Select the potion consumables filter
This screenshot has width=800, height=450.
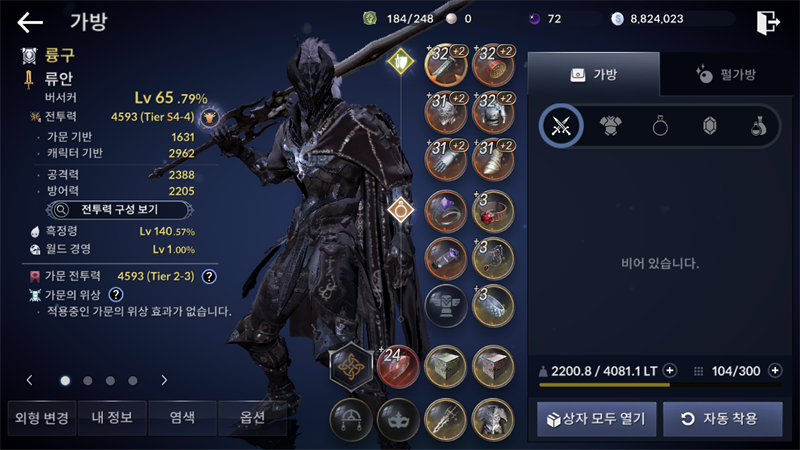point(758,126)
